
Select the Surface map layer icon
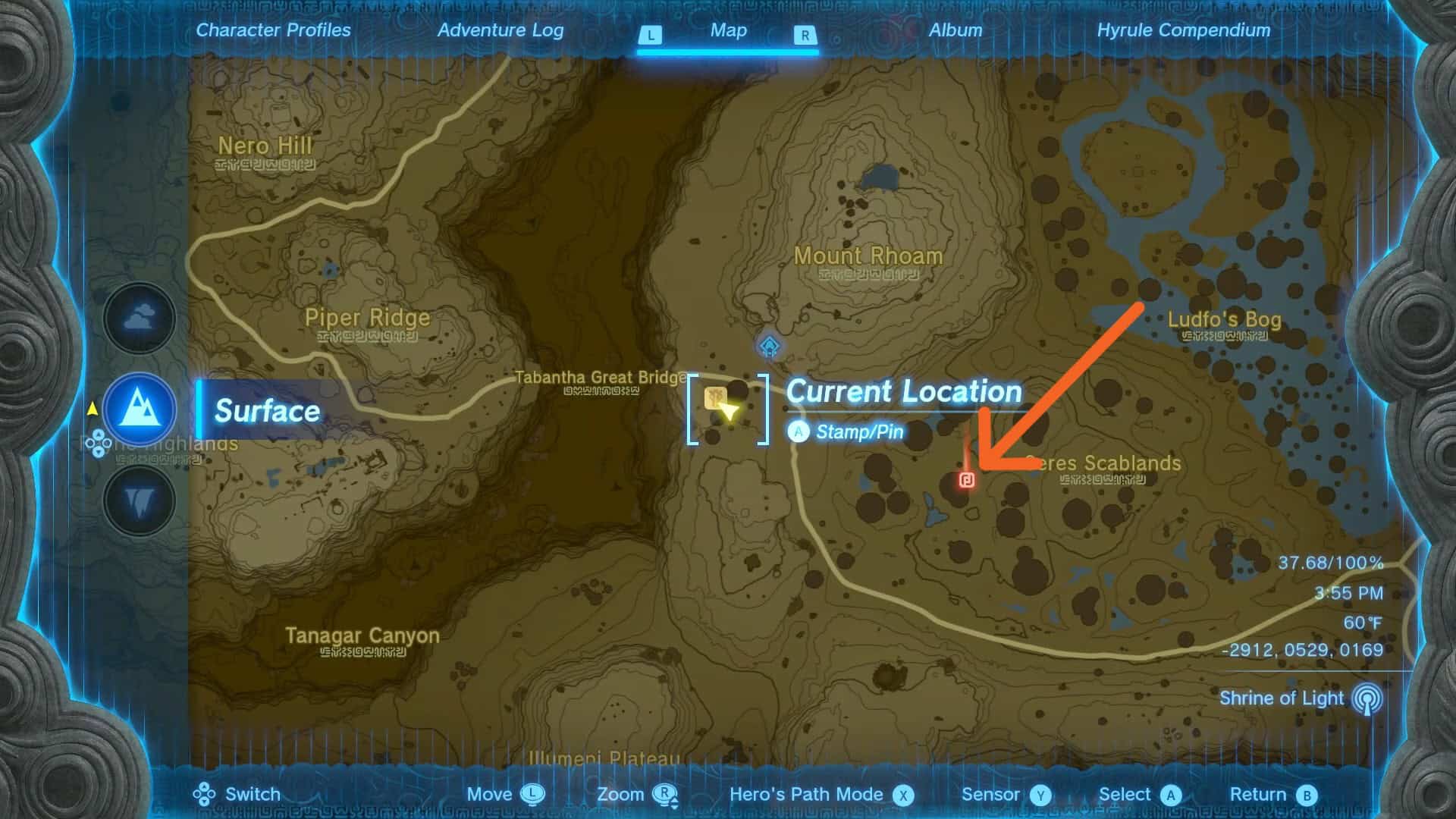tap(140, 409)
